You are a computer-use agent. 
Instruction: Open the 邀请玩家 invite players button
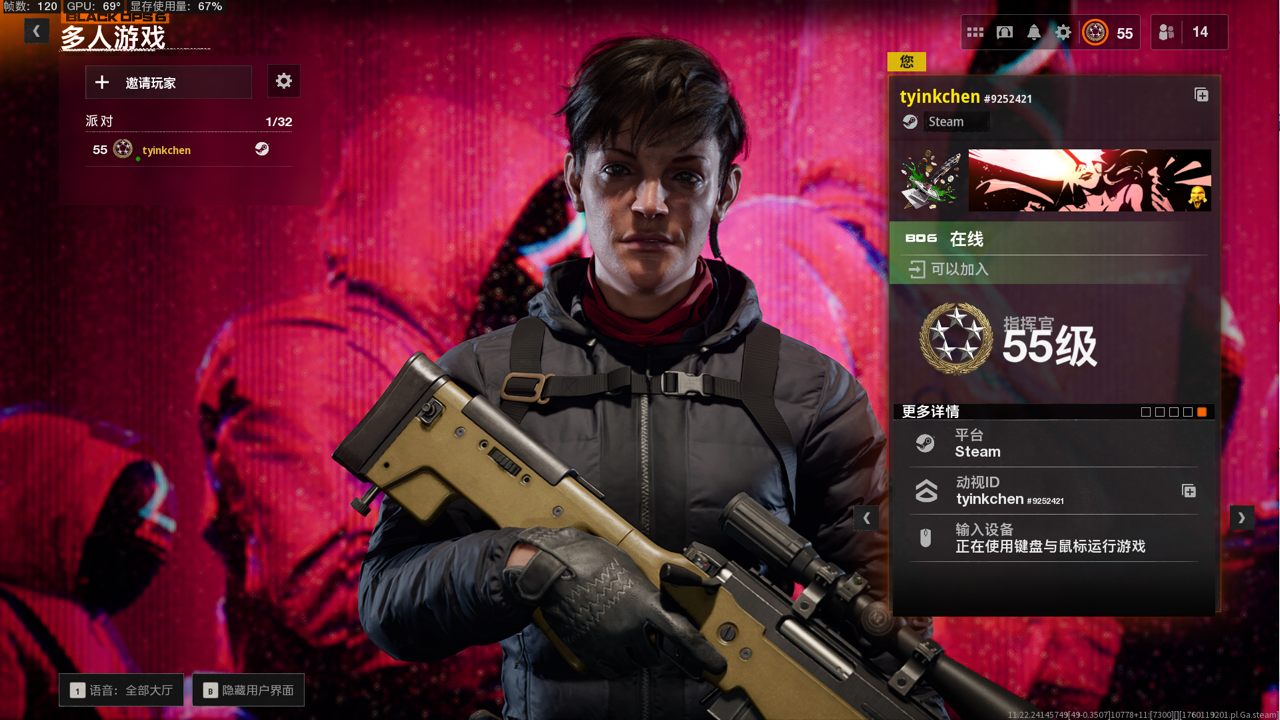click(168, 82)
